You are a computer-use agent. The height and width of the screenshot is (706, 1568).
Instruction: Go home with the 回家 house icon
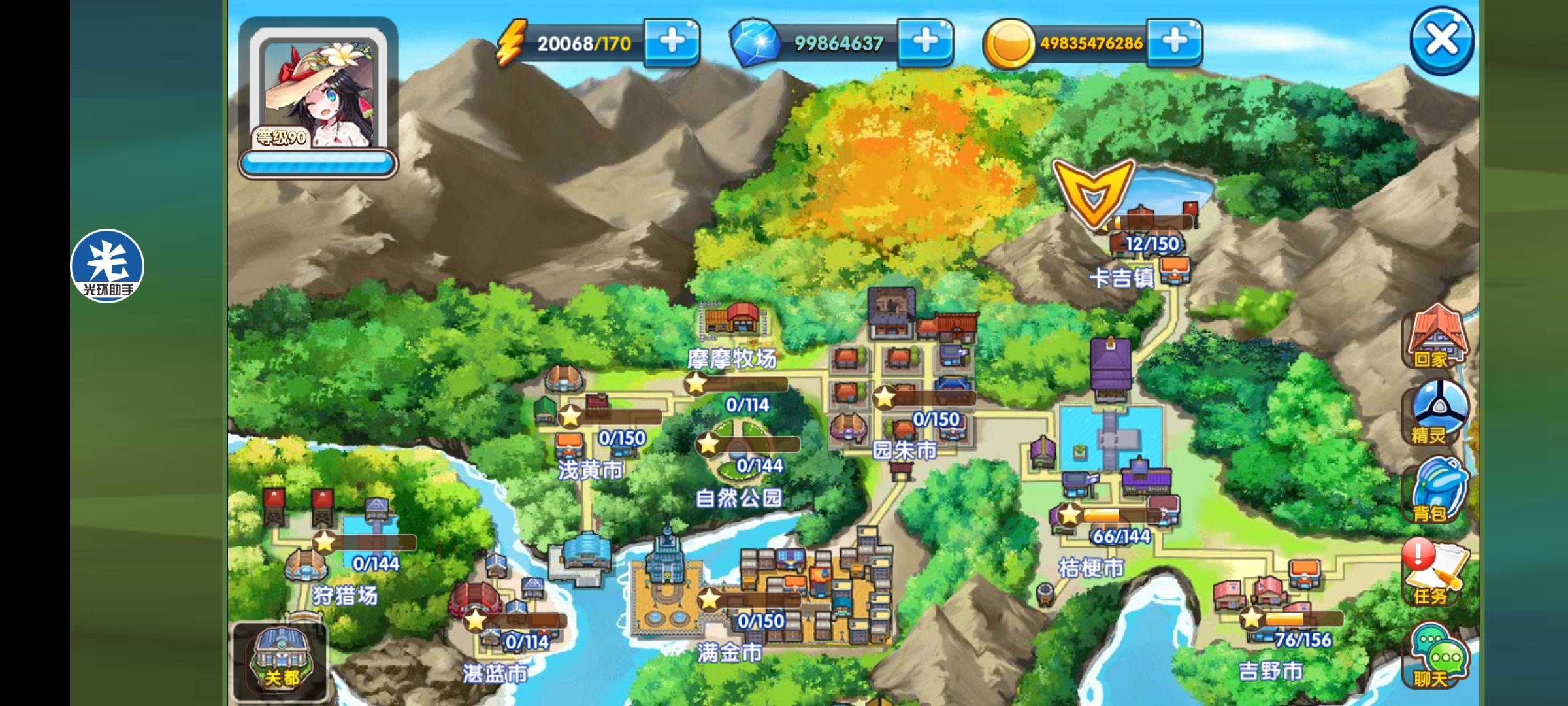(x=1436, y=337)
